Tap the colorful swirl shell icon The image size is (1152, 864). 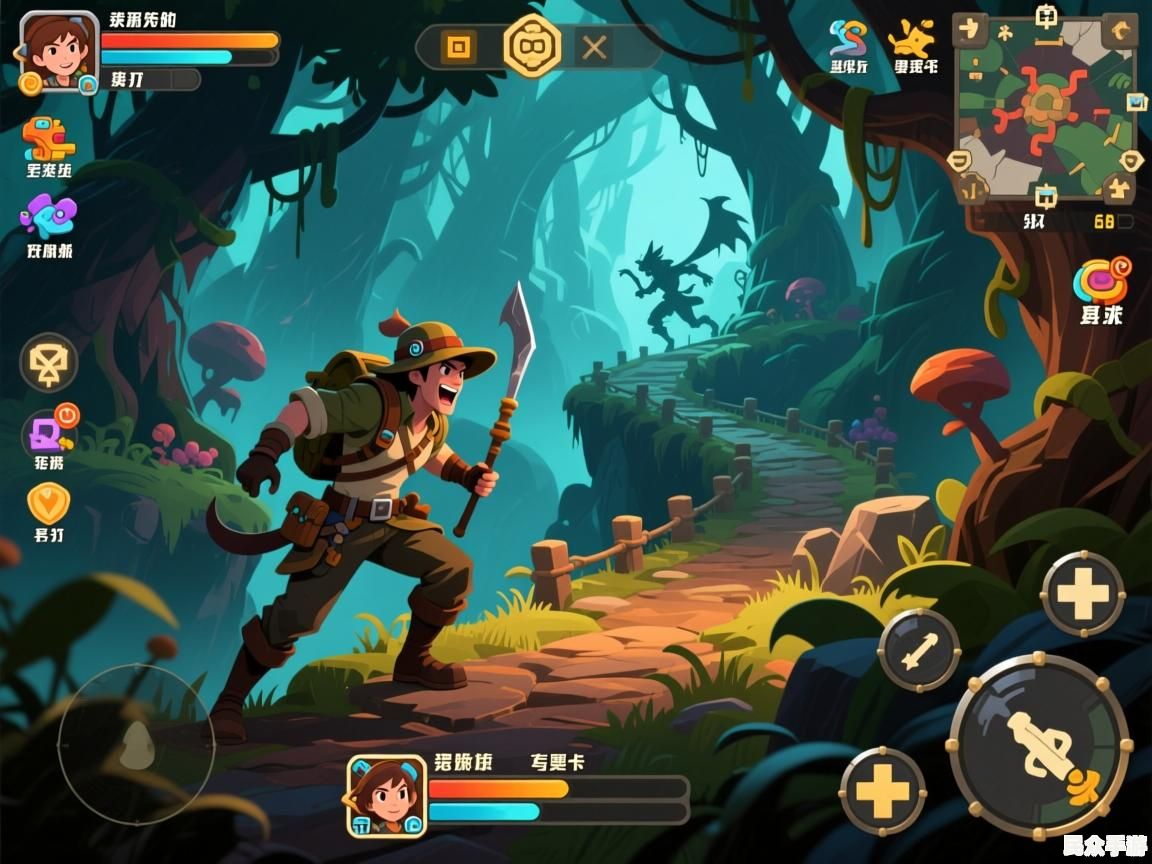tap(1101, 280)
